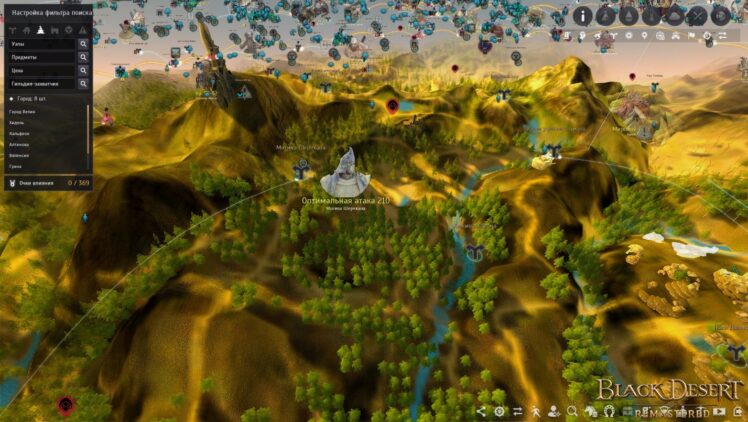Select Грана from the town list

tap(15, 166)
